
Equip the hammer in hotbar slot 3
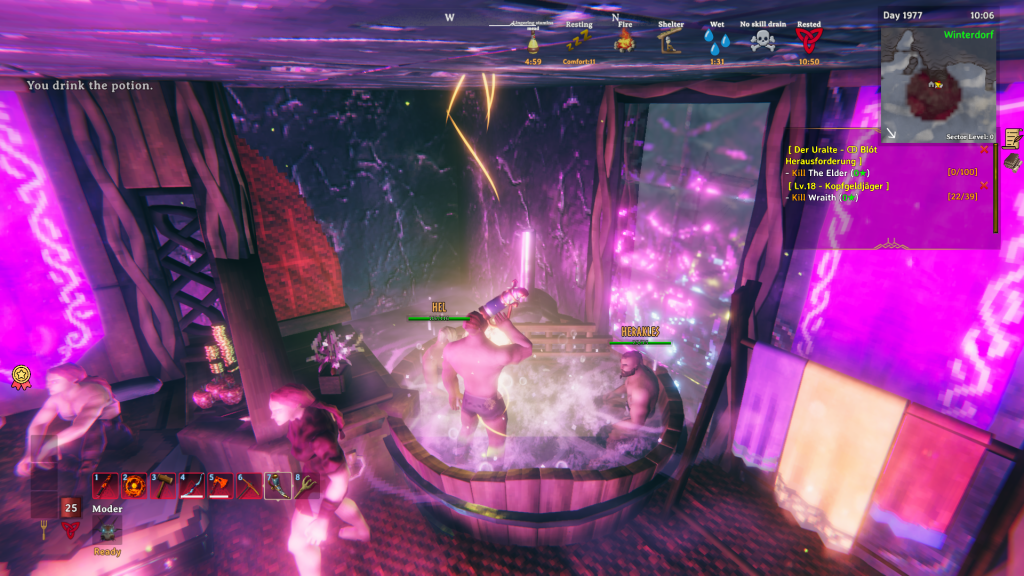[x=163, y=485]
